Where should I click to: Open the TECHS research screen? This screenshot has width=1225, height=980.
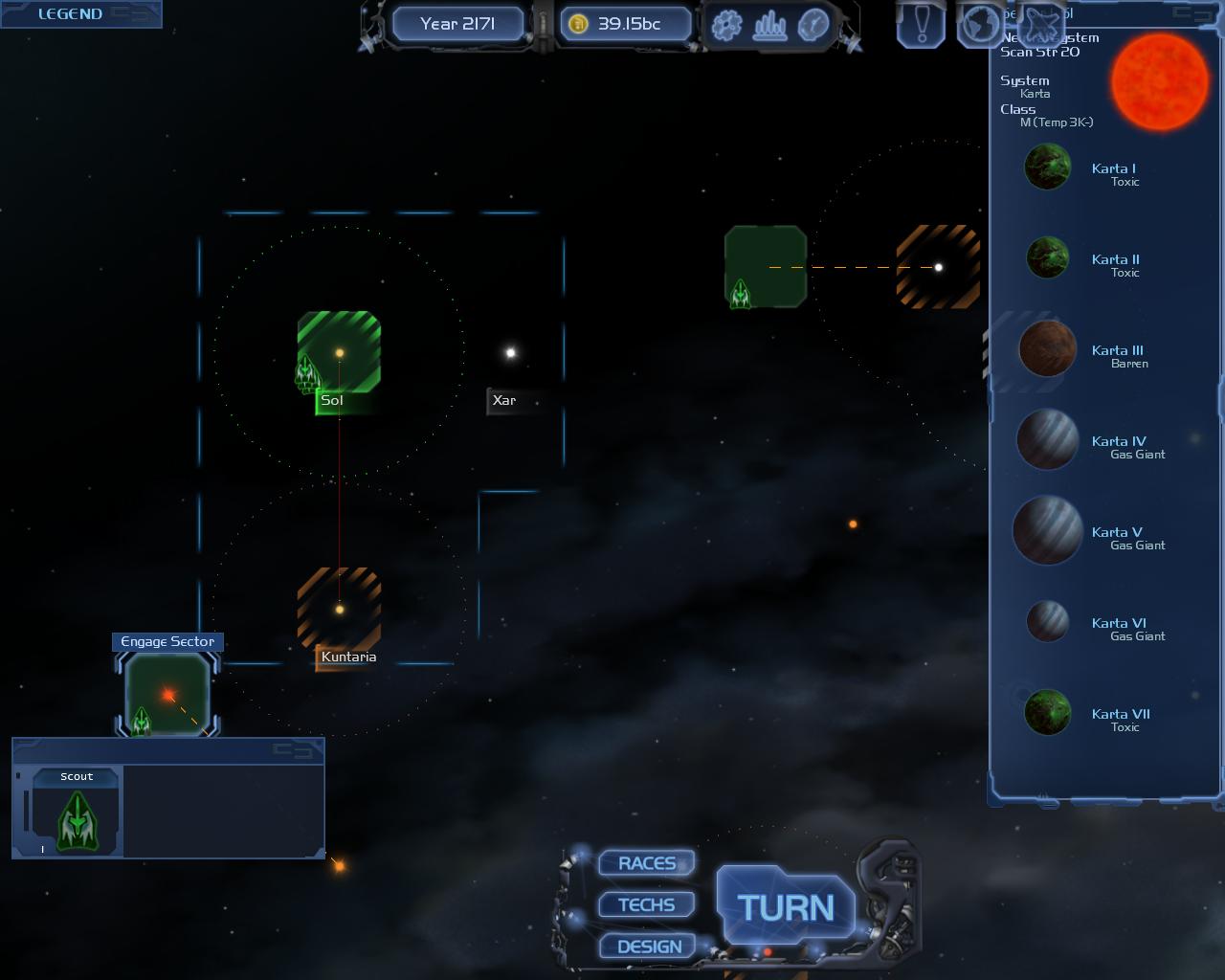(x=647, y=904)
